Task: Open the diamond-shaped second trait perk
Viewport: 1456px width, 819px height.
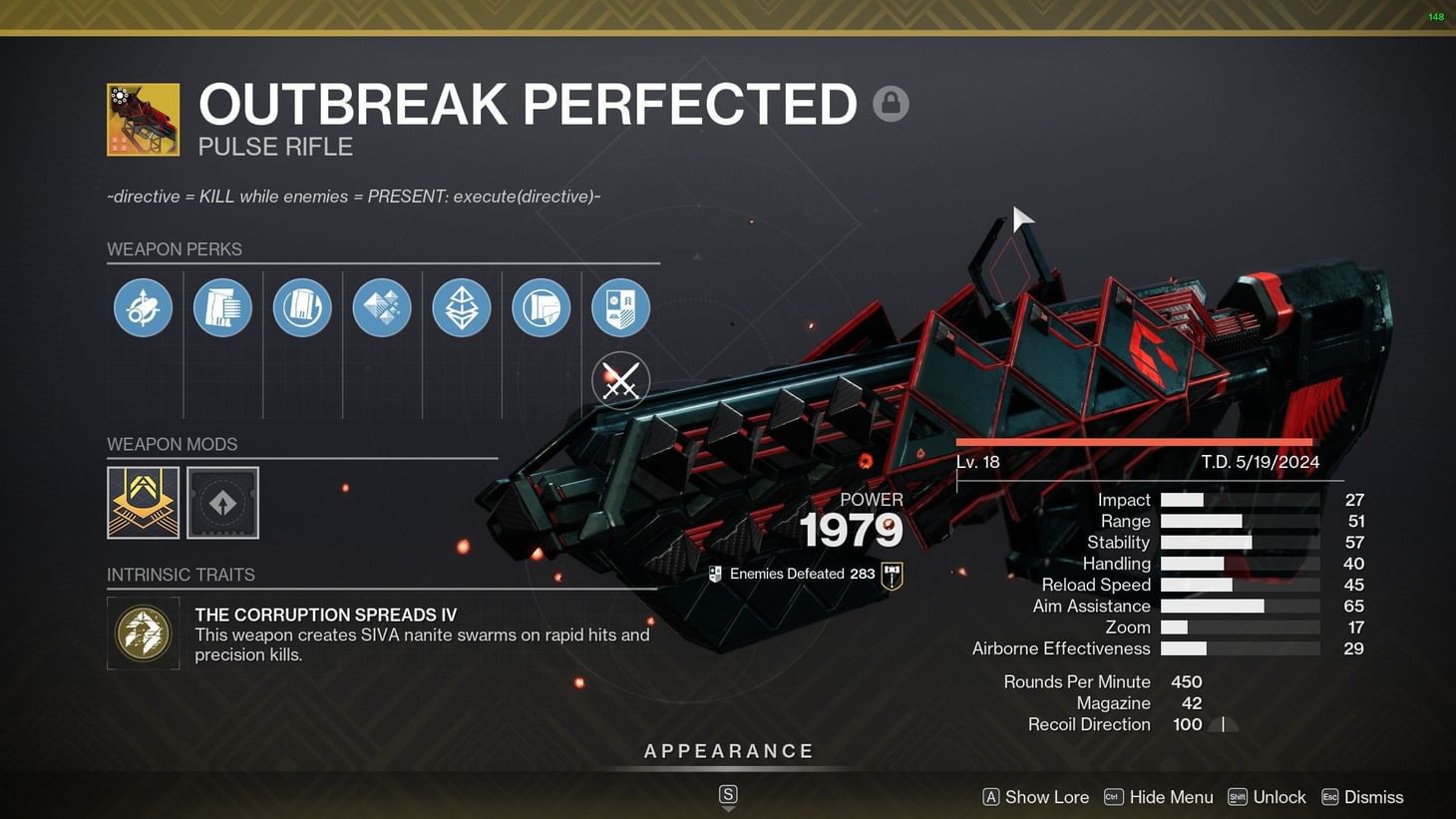Action: tap(462, 307)
